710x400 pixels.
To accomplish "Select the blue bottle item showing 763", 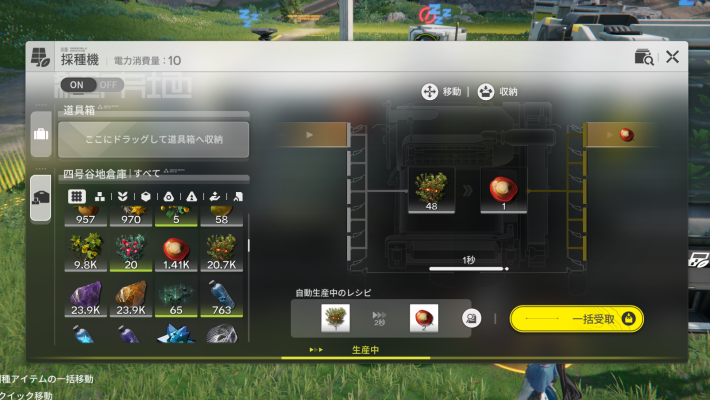I will (x=222, y=298).
